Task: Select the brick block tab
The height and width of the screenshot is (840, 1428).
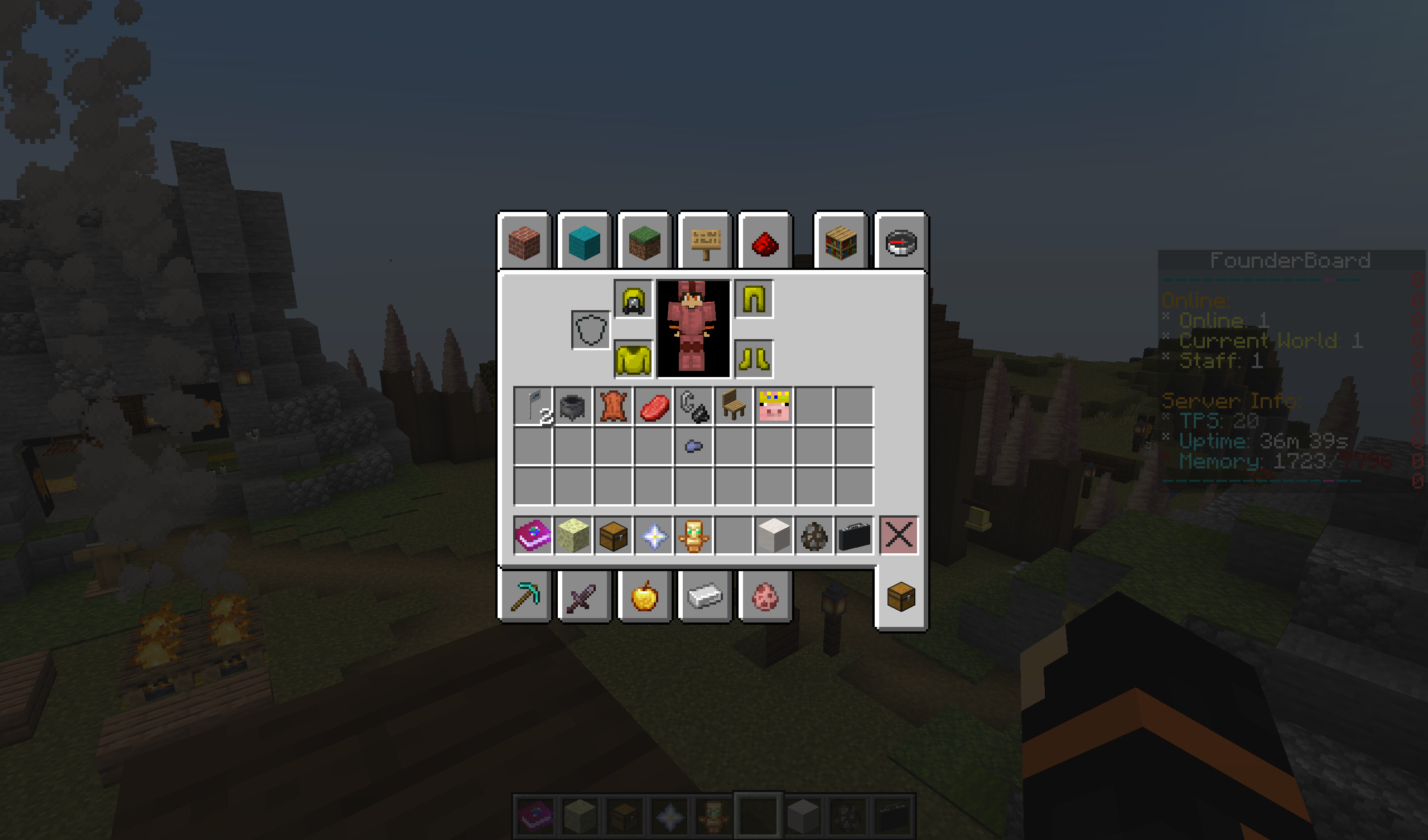Action: [526, 244]
